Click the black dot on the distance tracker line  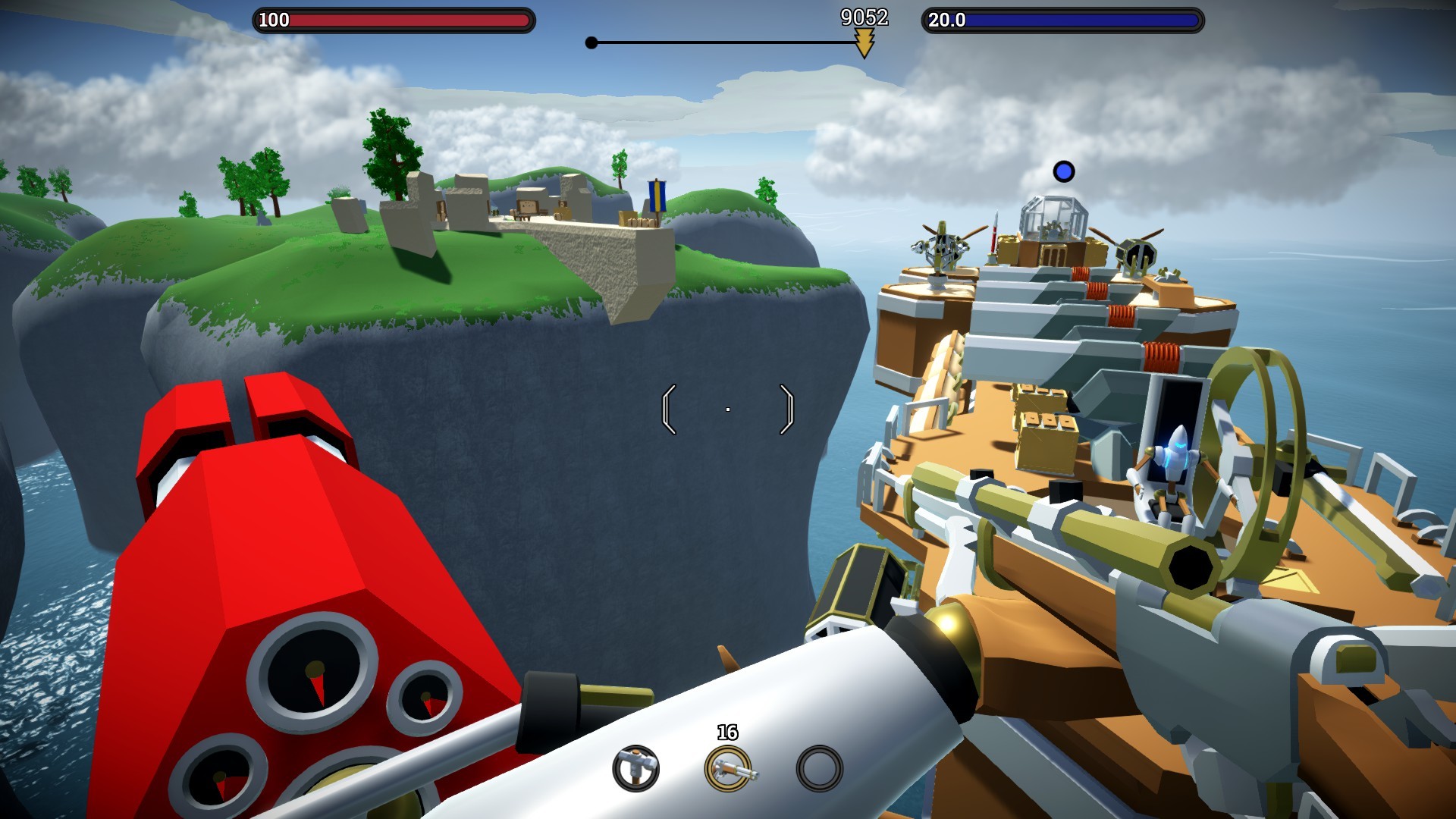pos(591,44)
